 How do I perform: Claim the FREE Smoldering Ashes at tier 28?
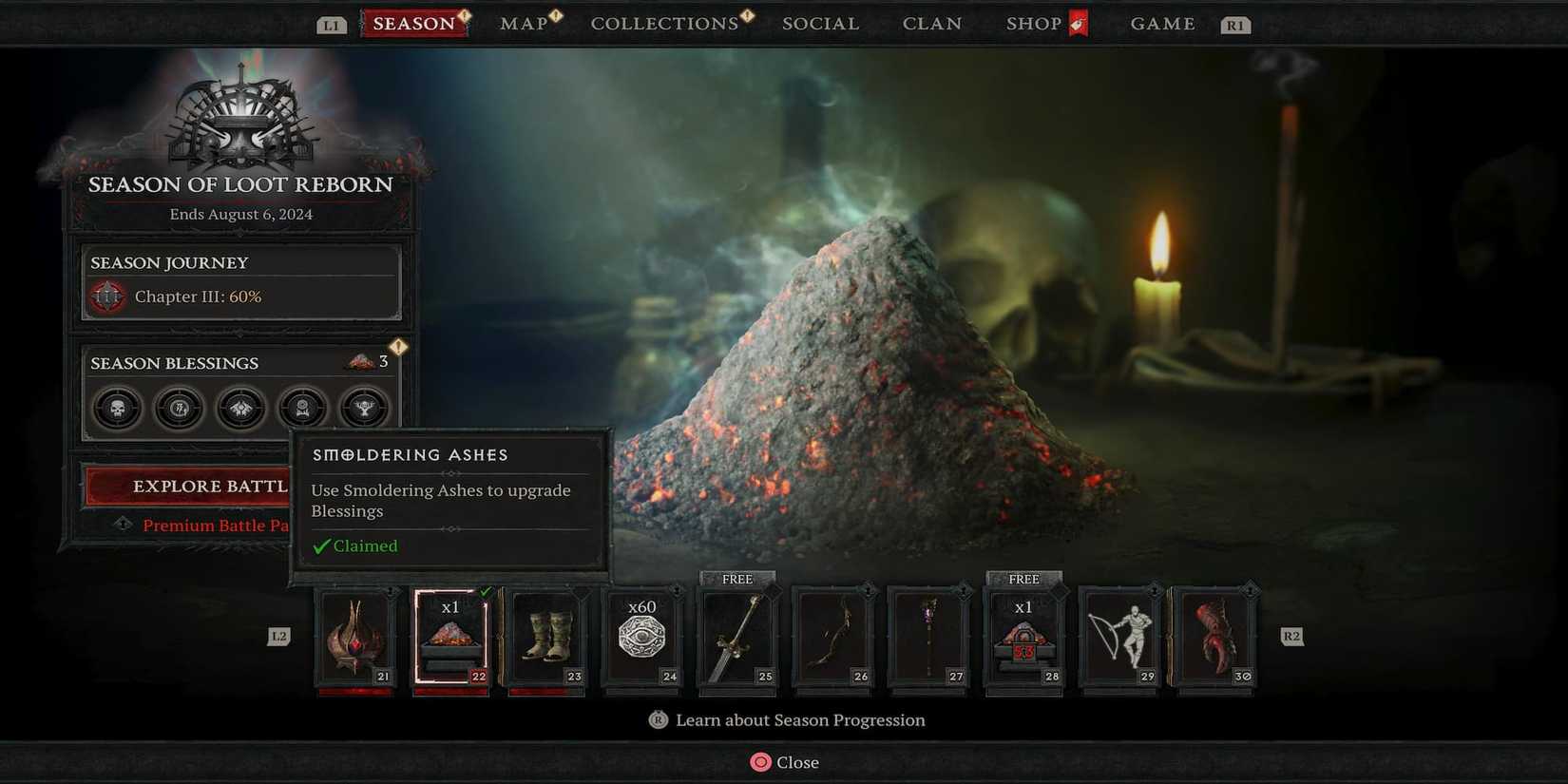pos(1024,635)
